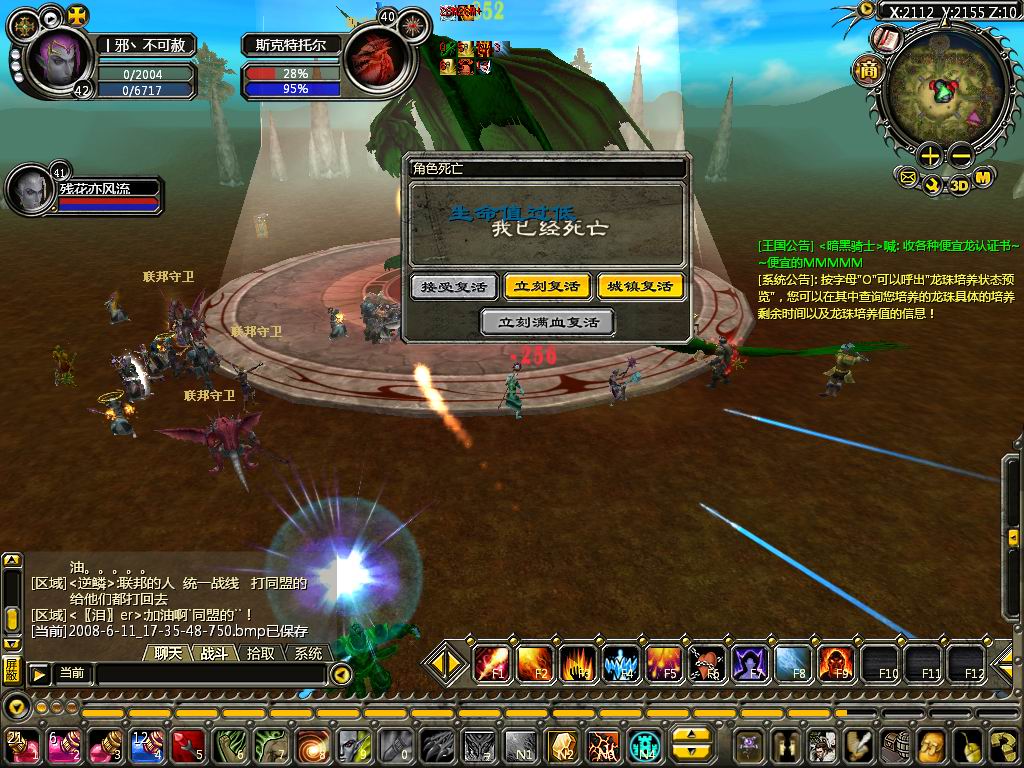Viewport: 1024px width, 768px height.
Task: Open settings with the wrench icon
Action: 933,184
